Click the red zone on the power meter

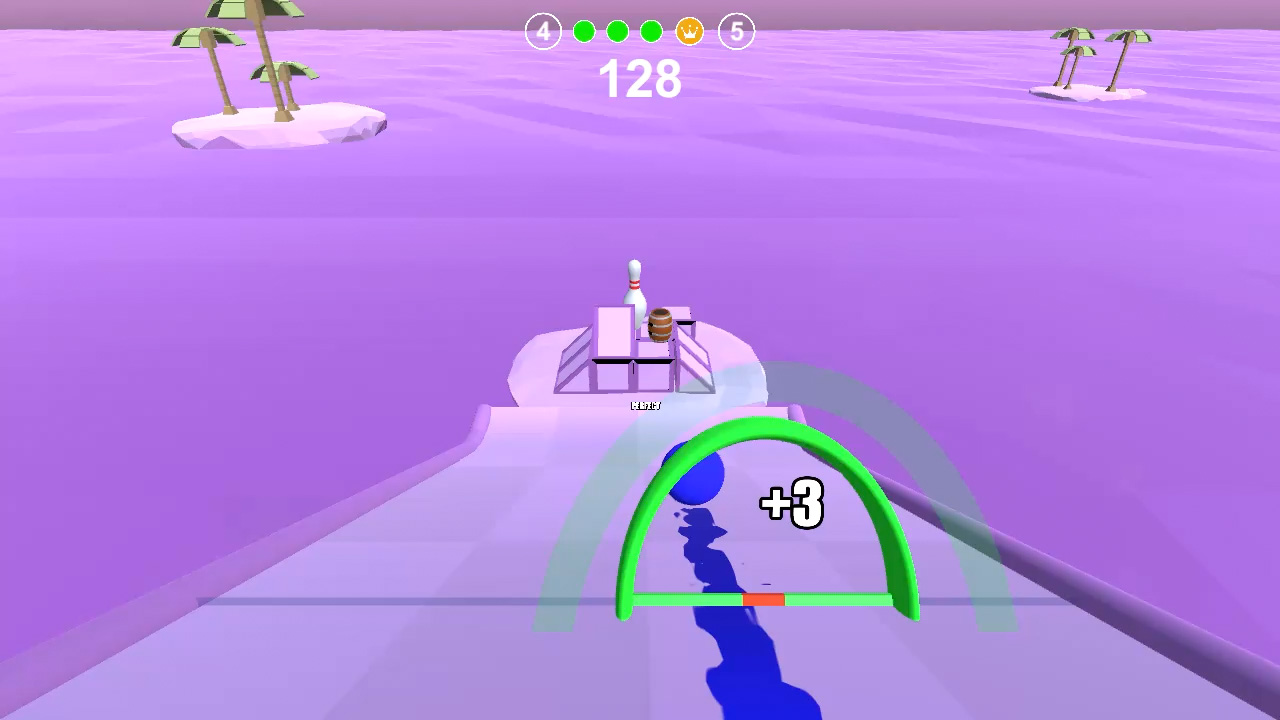[762, 599]
